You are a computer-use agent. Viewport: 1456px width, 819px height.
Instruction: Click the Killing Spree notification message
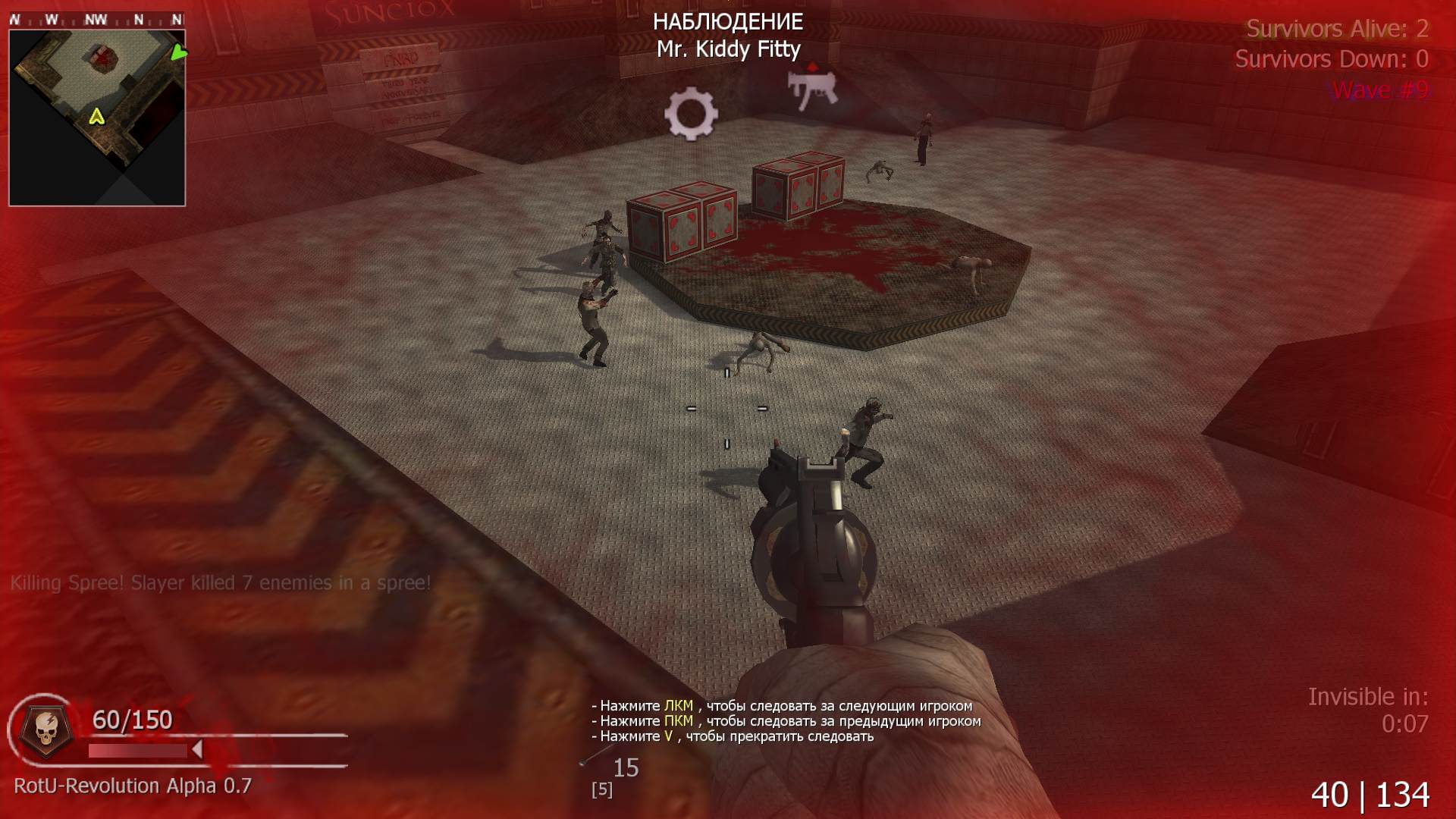tap(220, 582)
